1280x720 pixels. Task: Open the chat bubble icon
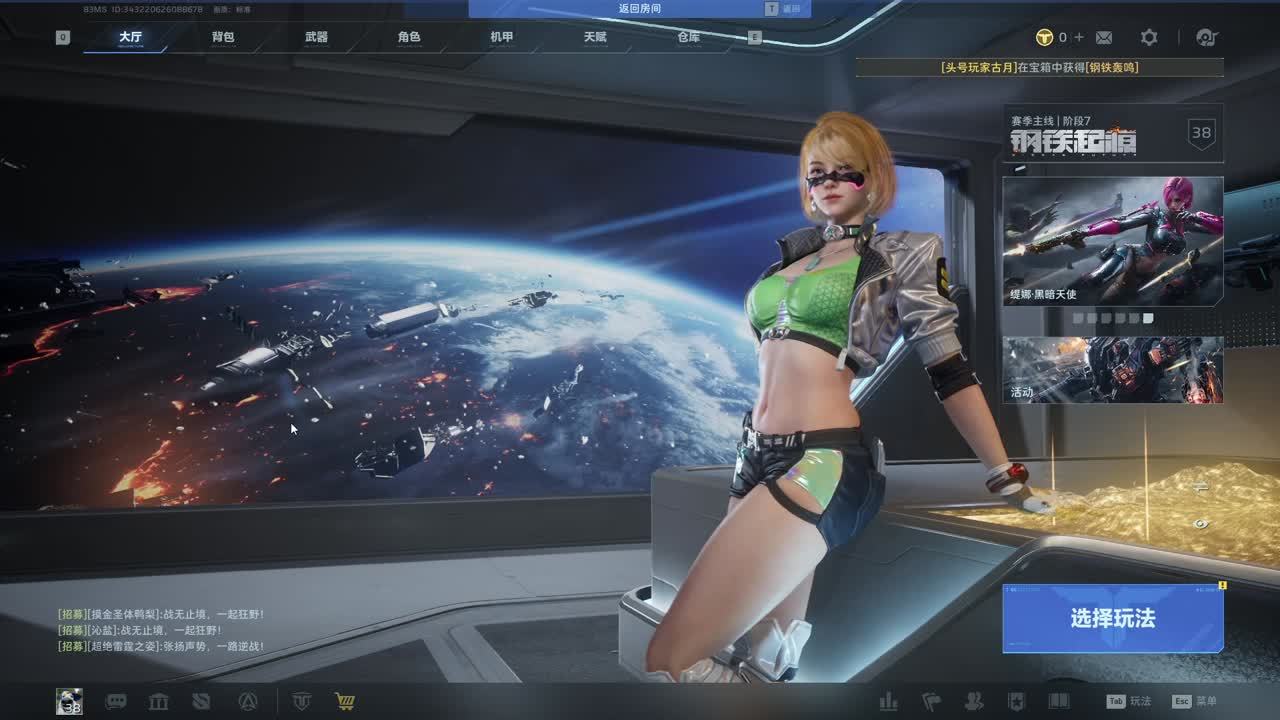(116, 701)
